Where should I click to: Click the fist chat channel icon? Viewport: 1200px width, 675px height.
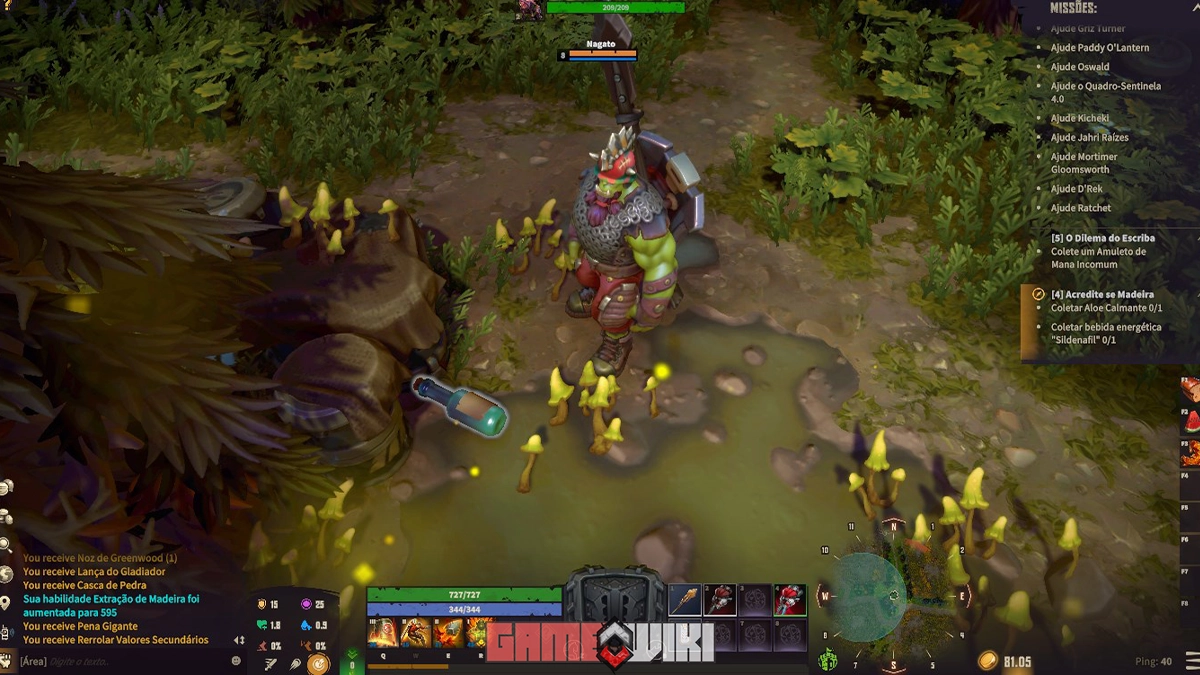tap(8, 661)
